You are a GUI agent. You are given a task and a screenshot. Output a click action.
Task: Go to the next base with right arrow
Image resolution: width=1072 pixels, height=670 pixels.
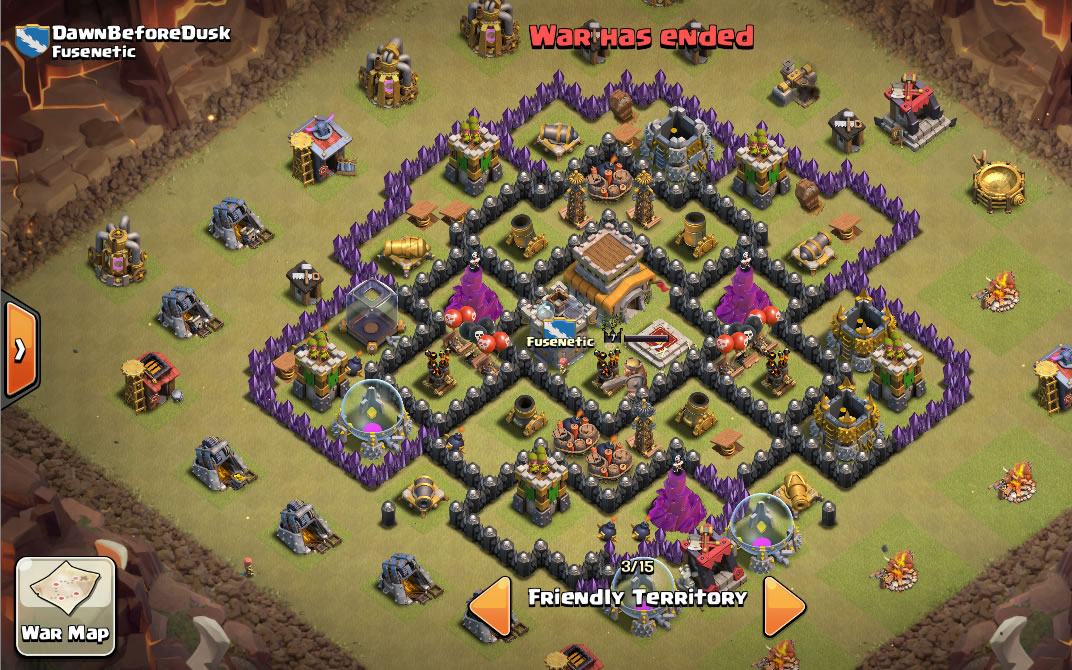coord(784,603)
